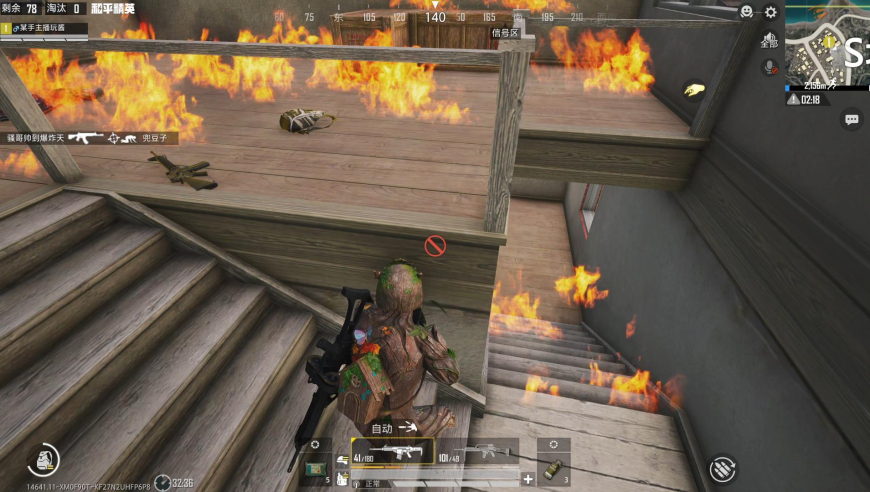Select the teammate name bar at top-left
Screen dimensions: 870x492
pyautogui.click(x=45, y=28)
